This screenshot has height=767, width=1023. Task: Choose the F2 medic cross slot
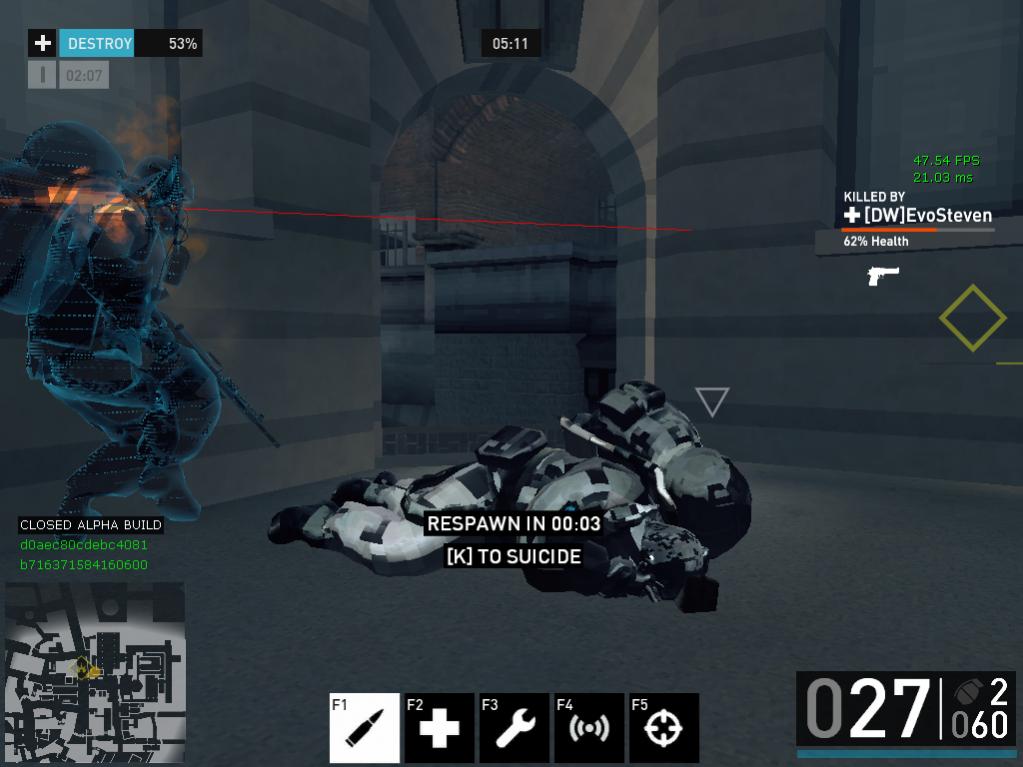(x=439, y=728)
